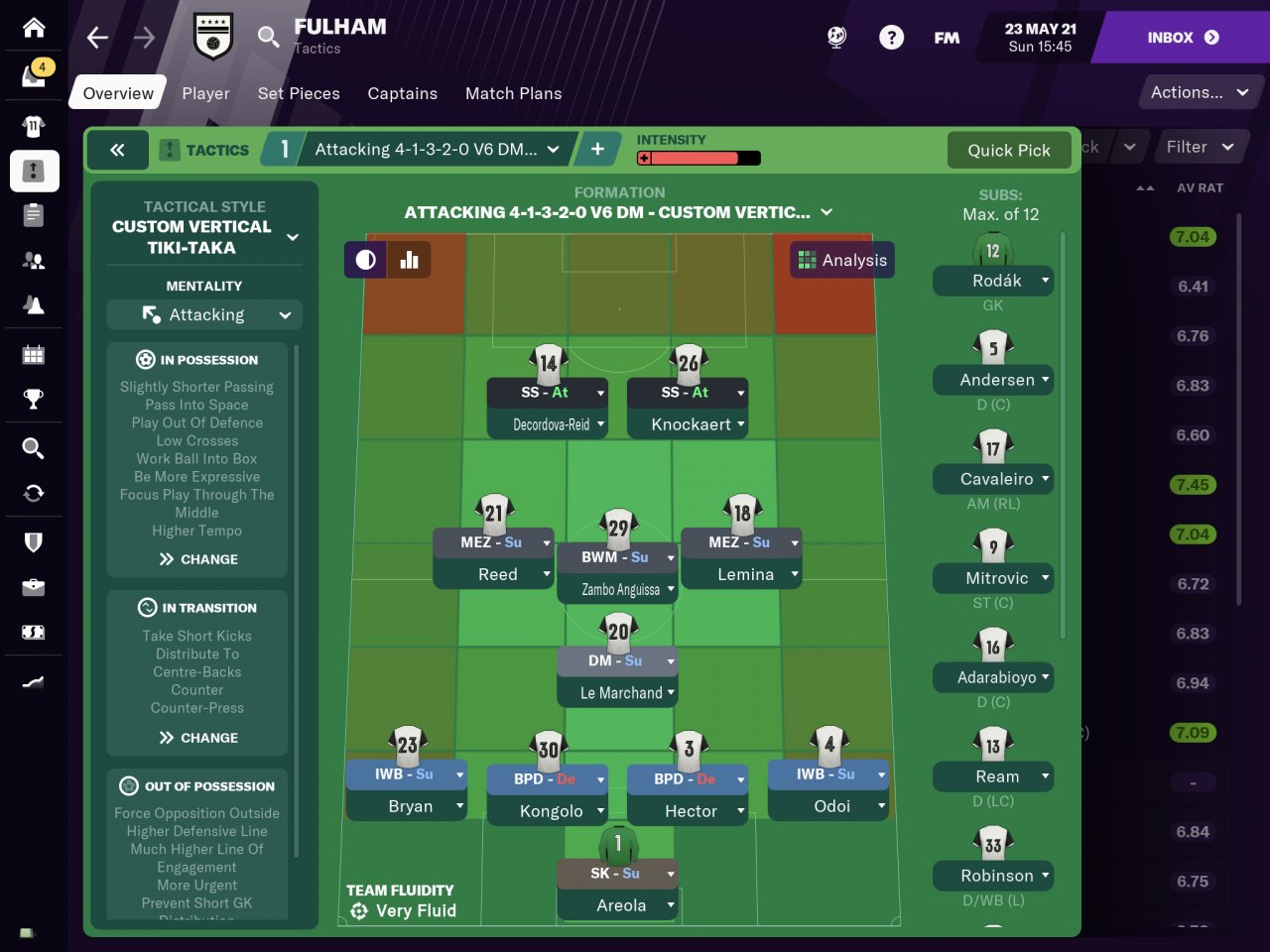Open the Captains tab

point(402,93)
